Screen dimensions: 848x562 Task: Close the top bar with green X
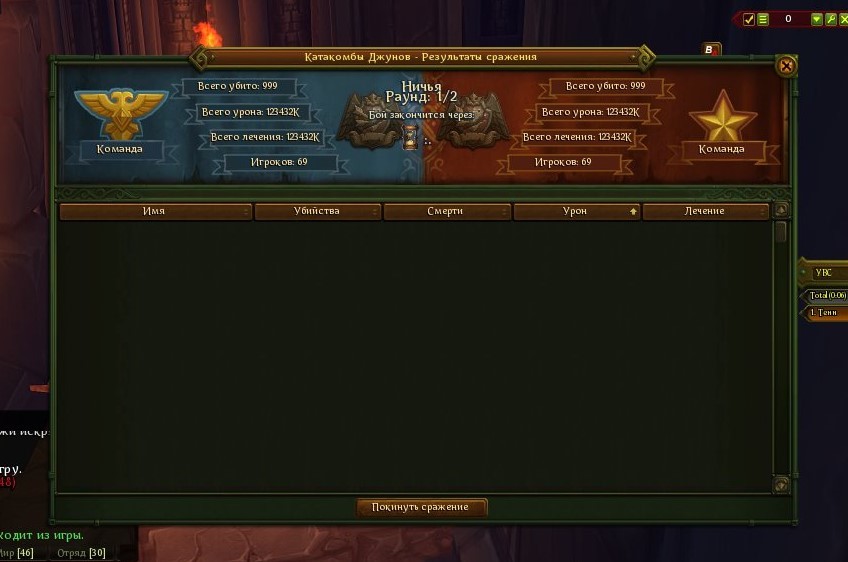[843, 19]
